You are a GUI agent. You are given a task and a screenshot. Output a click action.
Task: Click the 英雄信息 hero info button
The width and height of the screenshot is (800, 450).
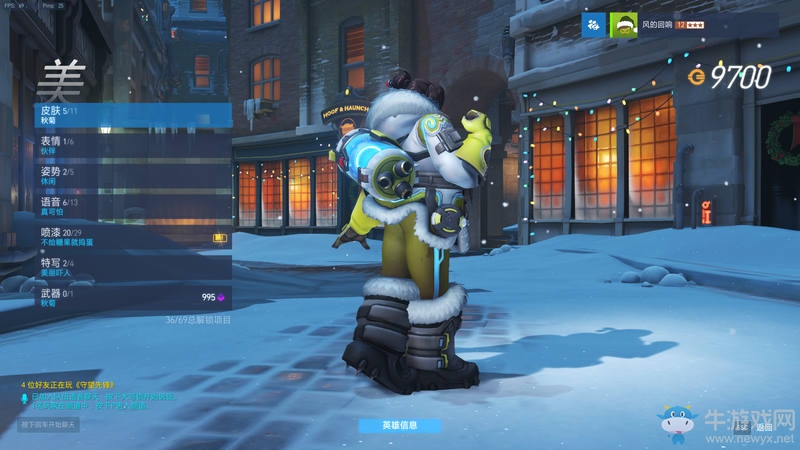tap(399, 425)
